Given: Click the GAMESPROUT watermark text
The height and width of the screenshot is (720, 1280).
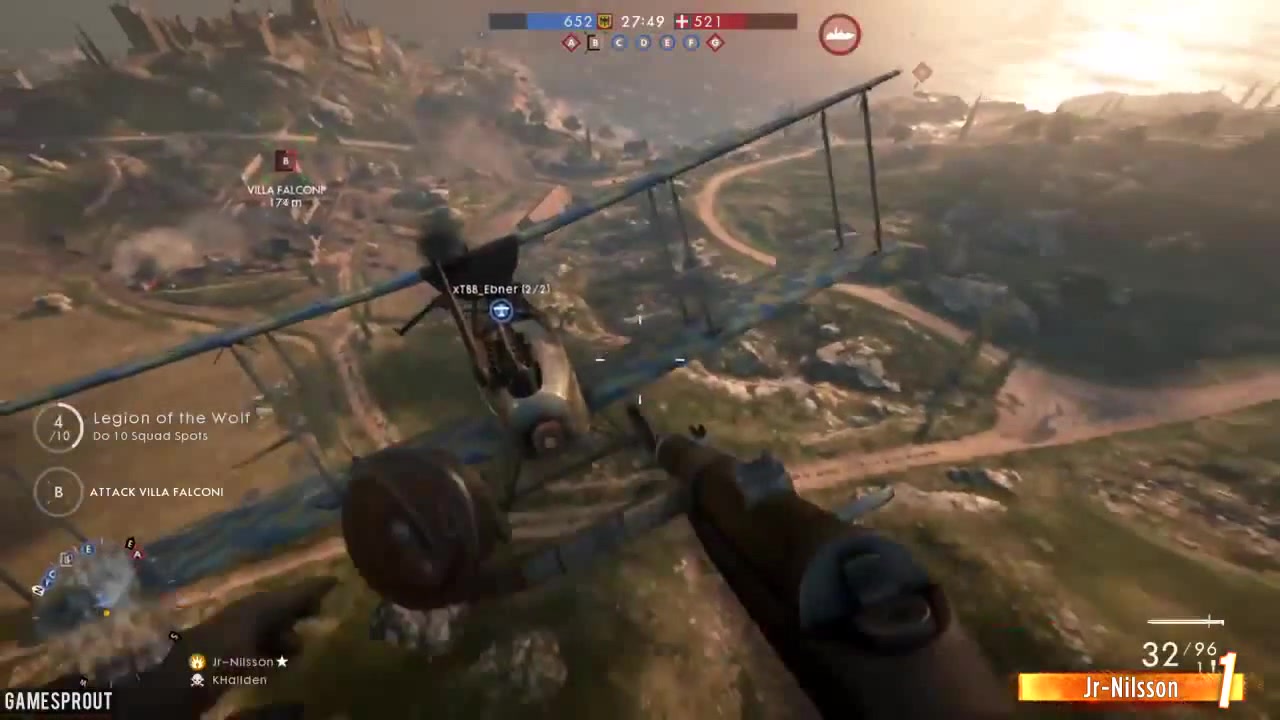Looking at the screenshot, I should point(57,700).
